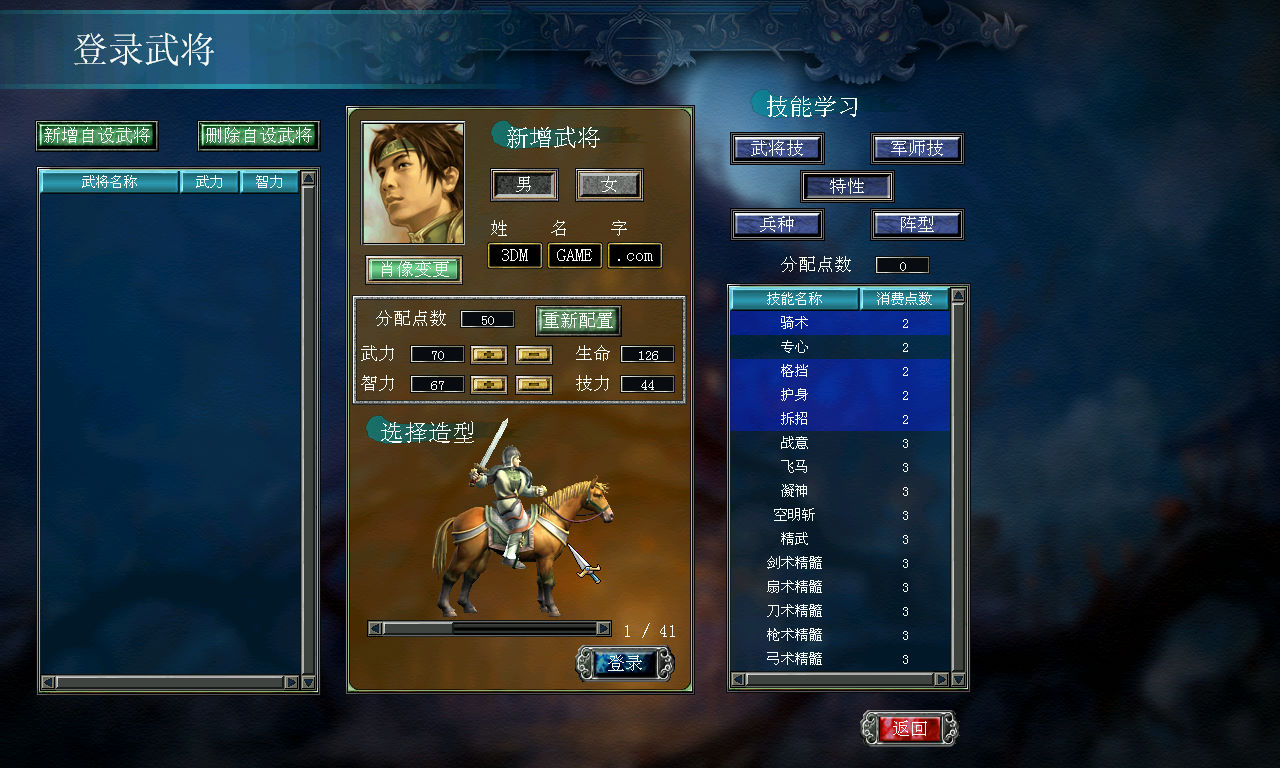Click the 删除自设武将 button

coord(258,135)
